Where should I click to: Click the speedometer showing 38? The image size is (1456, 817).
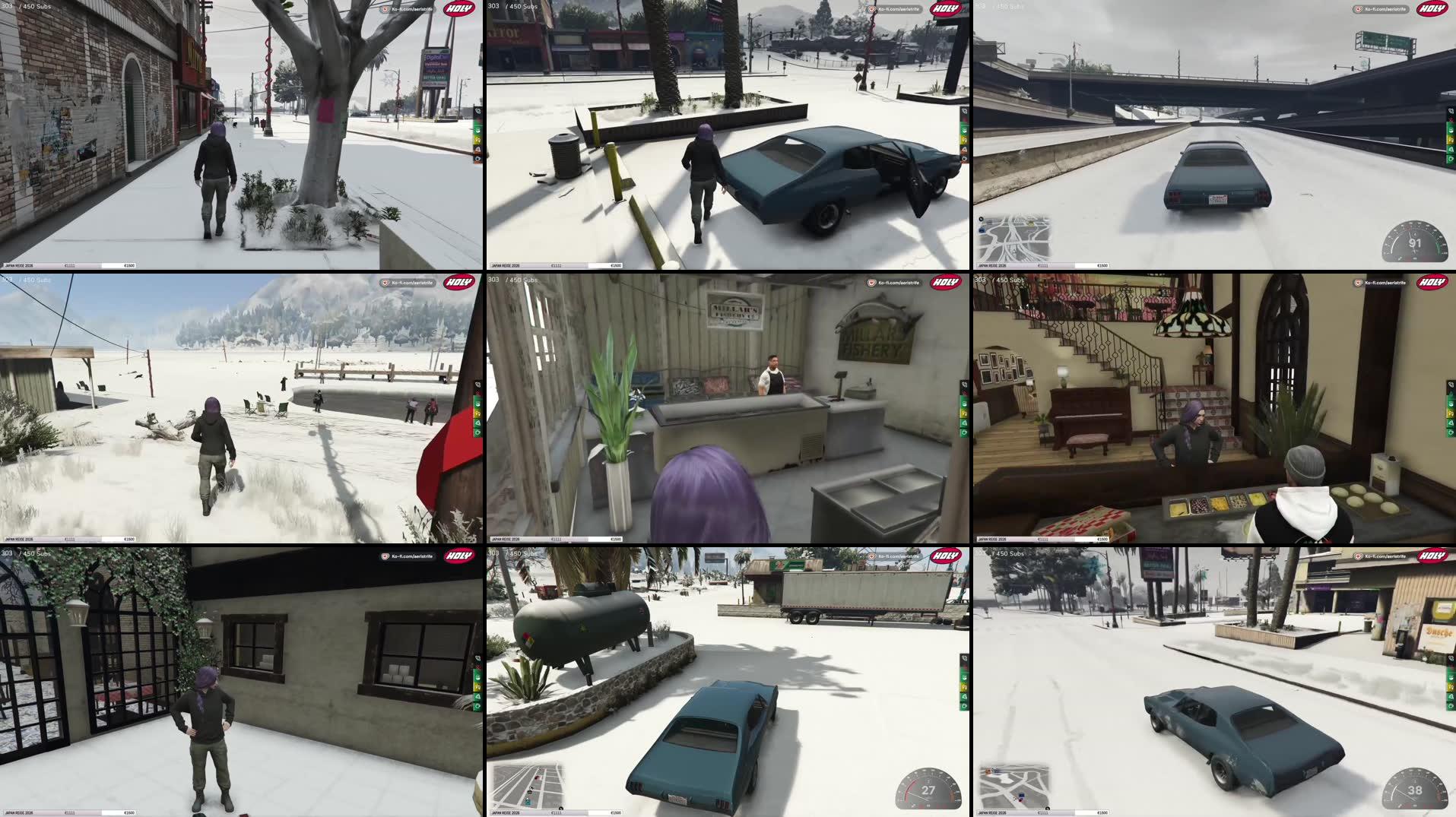(1416, 792)
